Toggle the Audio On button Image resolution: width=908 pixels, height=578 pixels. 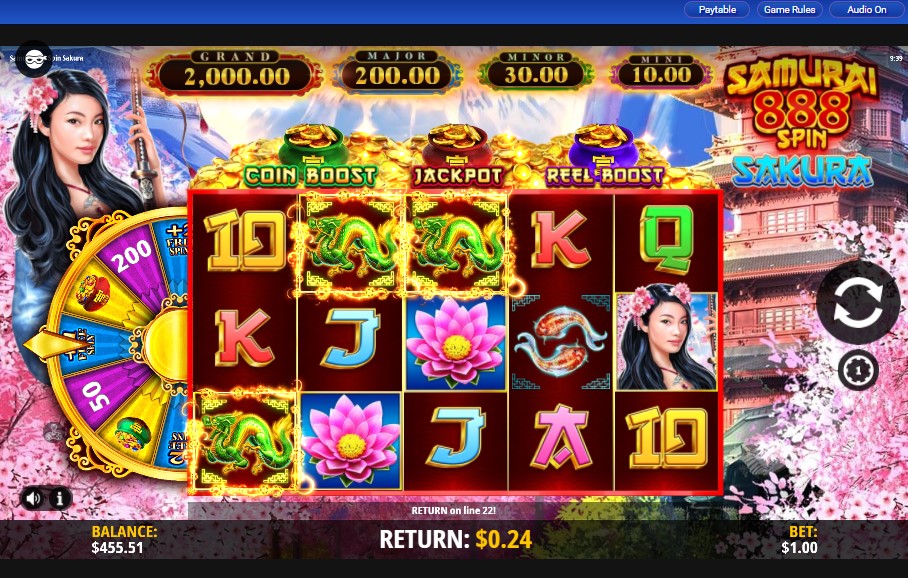[x=866, y=10]
